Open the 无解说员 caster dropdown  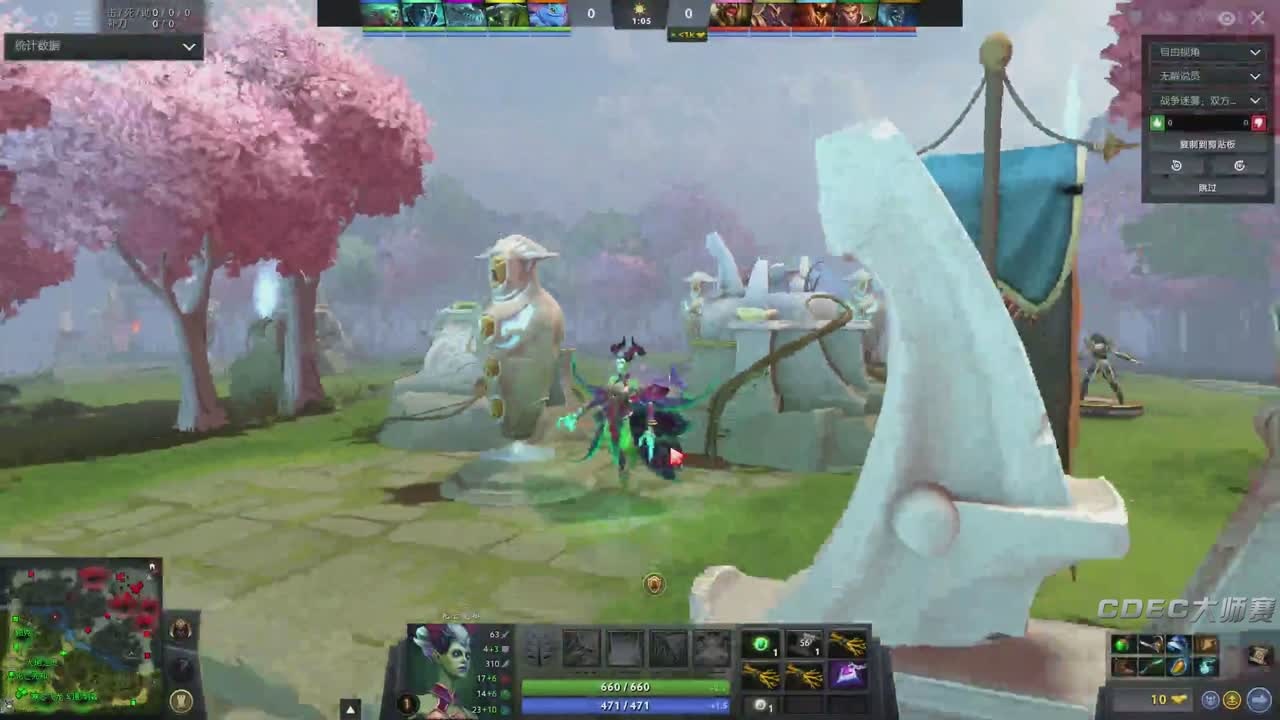click(x=1209, y=76)
